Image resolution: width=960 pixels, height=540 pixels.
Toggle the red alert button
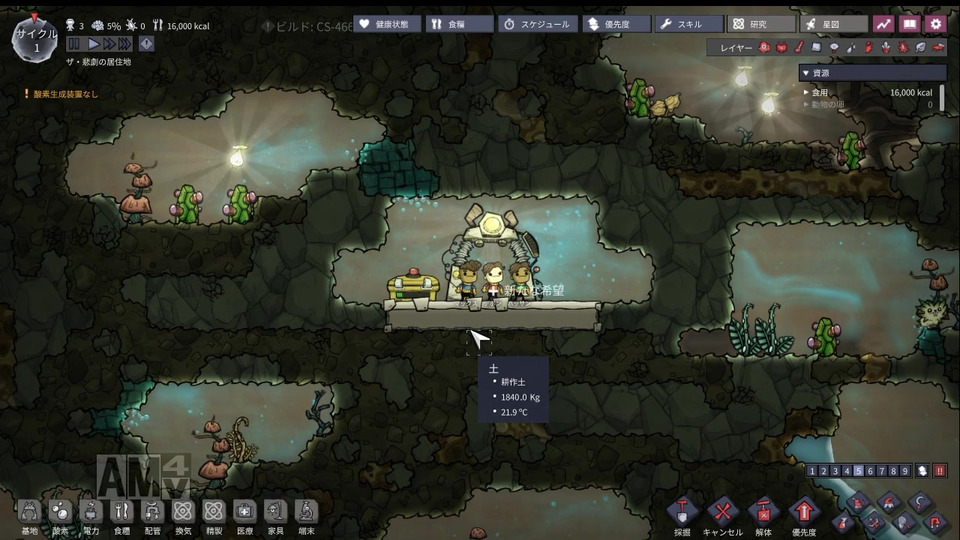click(940, 471)
